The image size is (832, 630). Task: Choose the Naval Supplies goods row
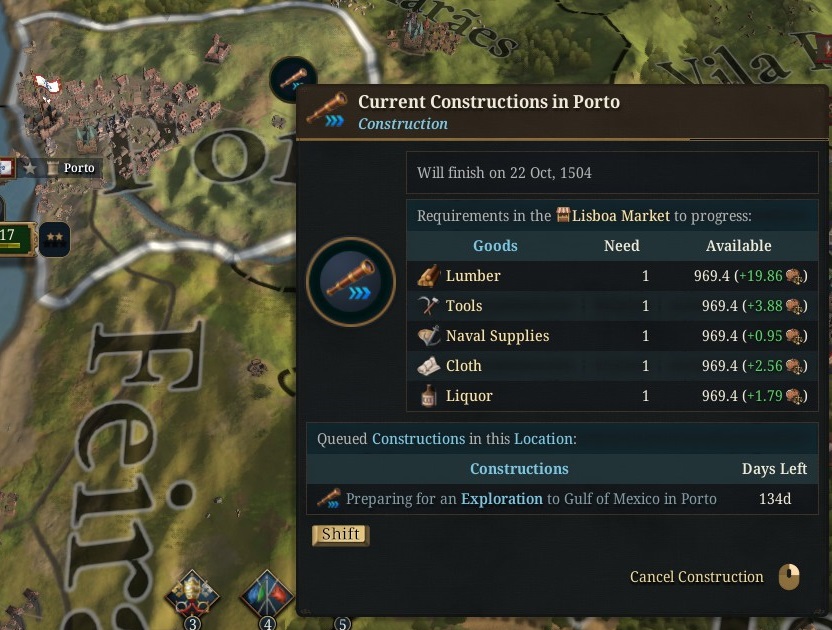pyautogui.click(x=612, y=336)
